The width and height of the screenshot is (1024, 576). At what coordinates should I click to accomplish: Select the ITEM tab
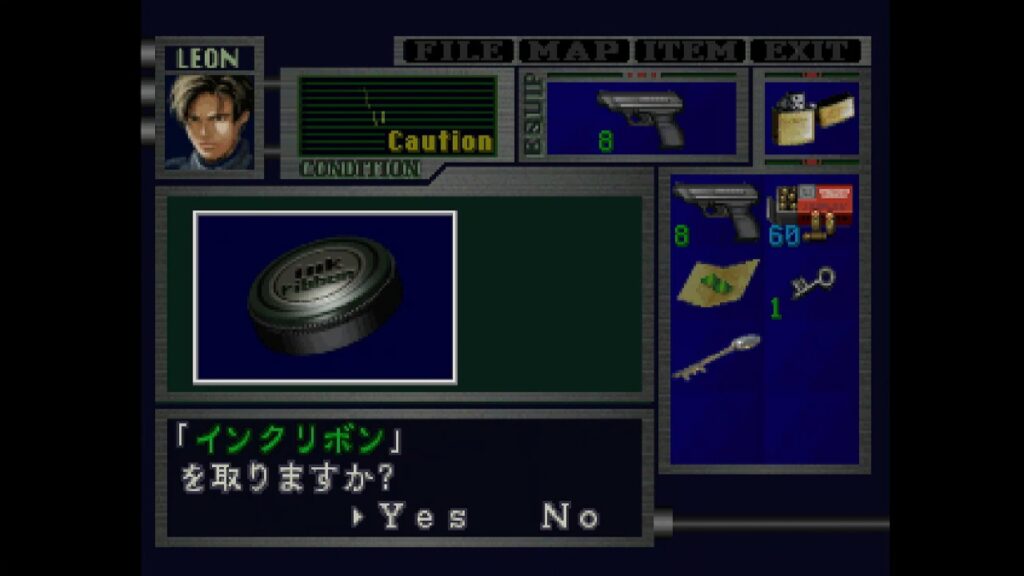pos(691,51)
